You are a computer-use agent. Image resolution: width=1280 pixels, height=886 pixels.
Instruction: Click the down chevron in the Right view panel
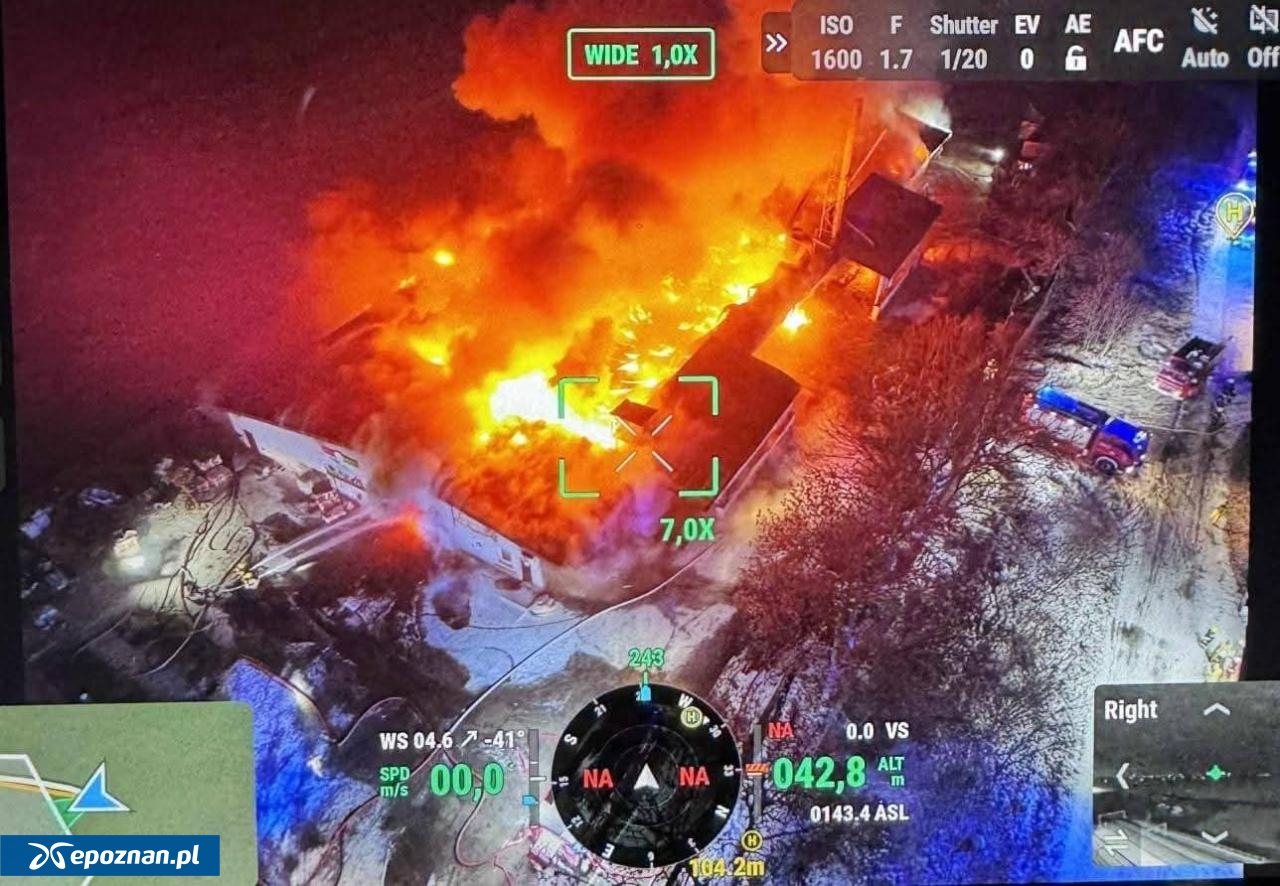point(1216,838)
